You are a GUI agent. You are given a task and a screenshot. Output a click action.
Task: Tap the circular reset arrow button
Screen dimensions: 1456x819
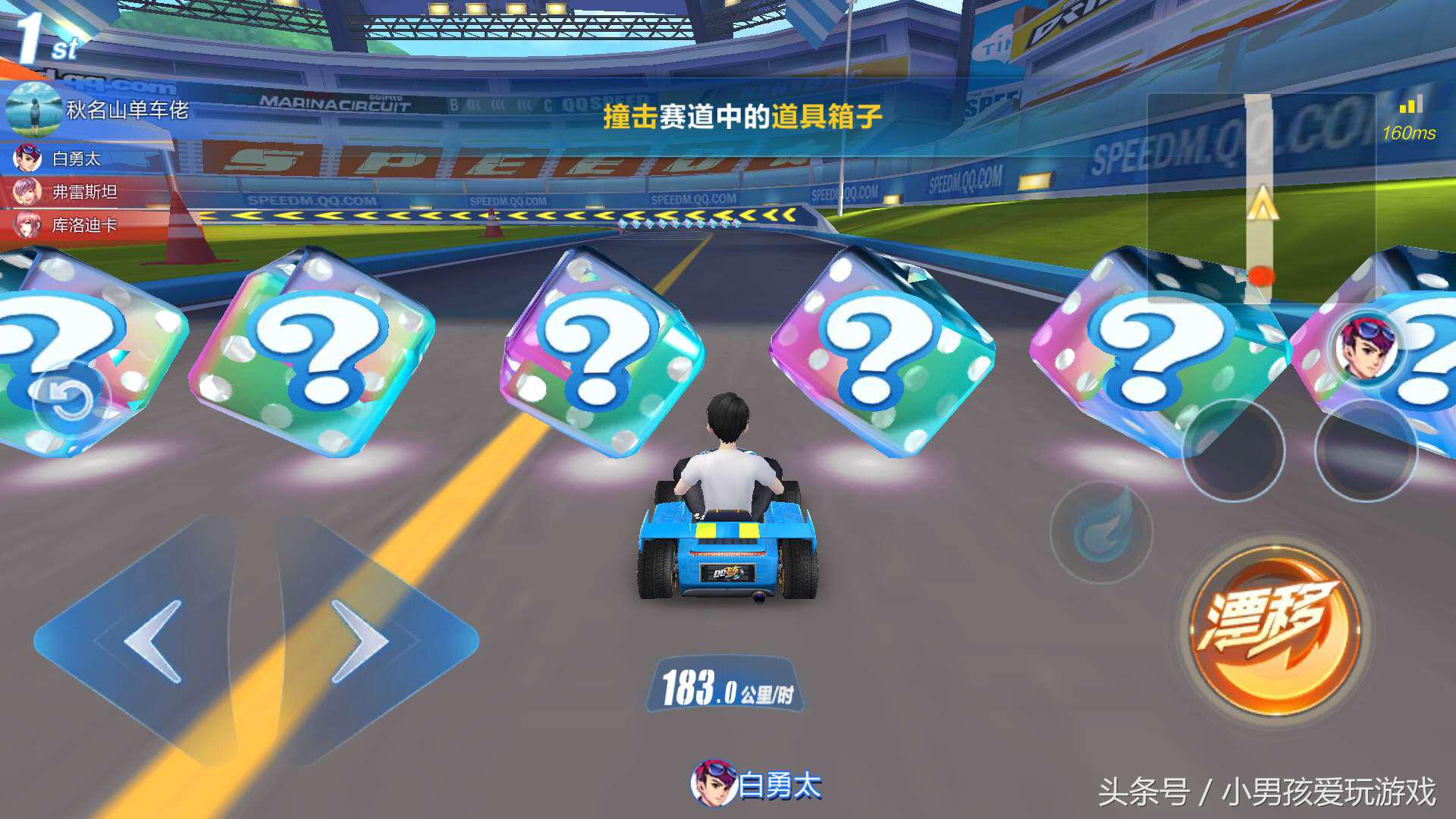tap(71, 400)
